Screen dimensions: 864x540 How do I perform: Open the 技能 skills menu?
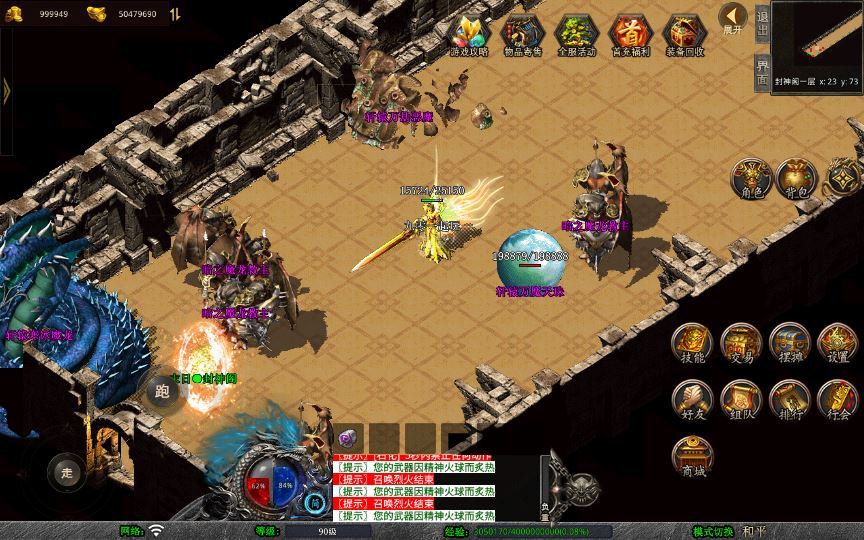click(692, 343)
